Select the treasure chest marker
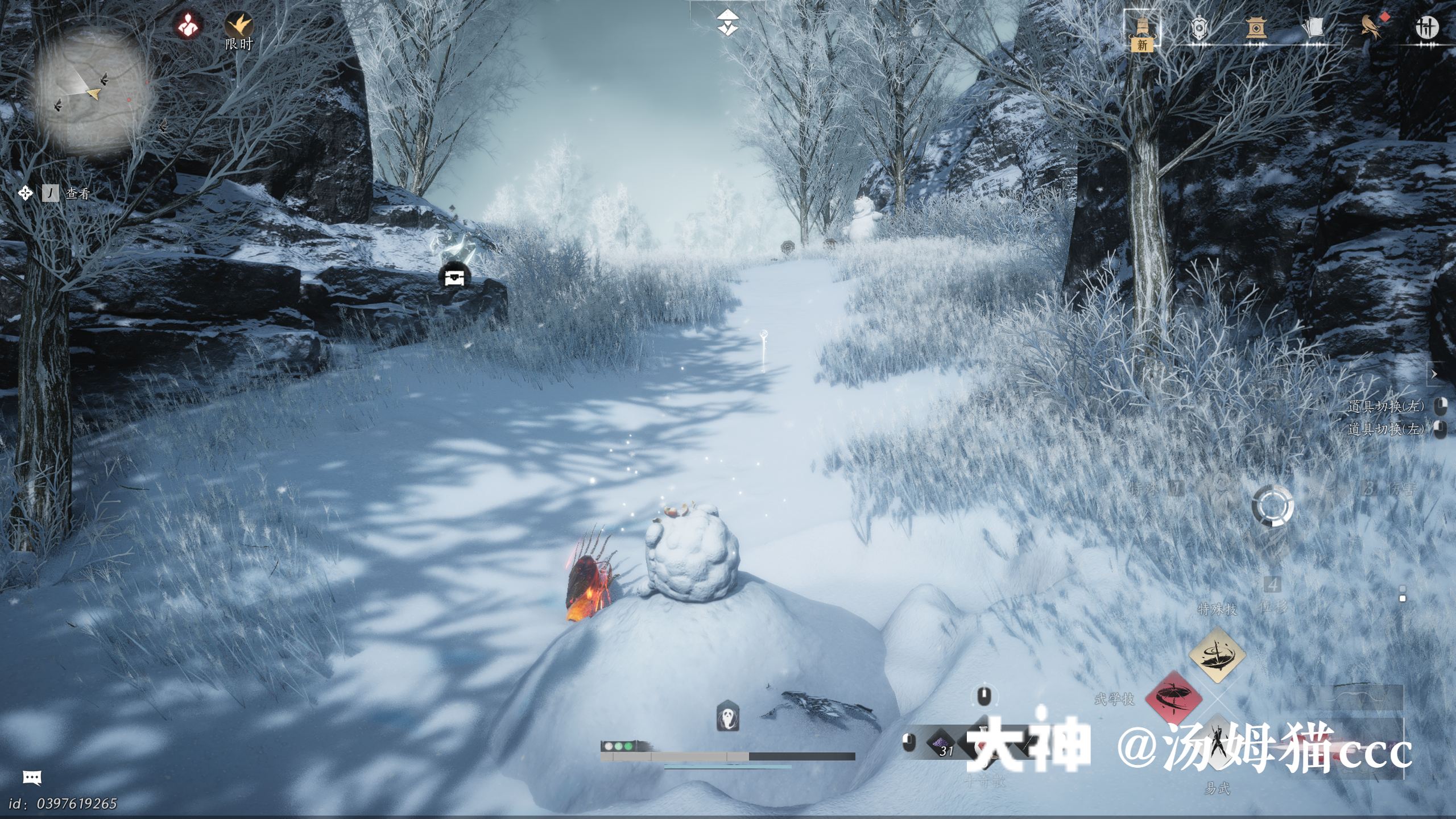1456x819 pixels. point(454,277)
